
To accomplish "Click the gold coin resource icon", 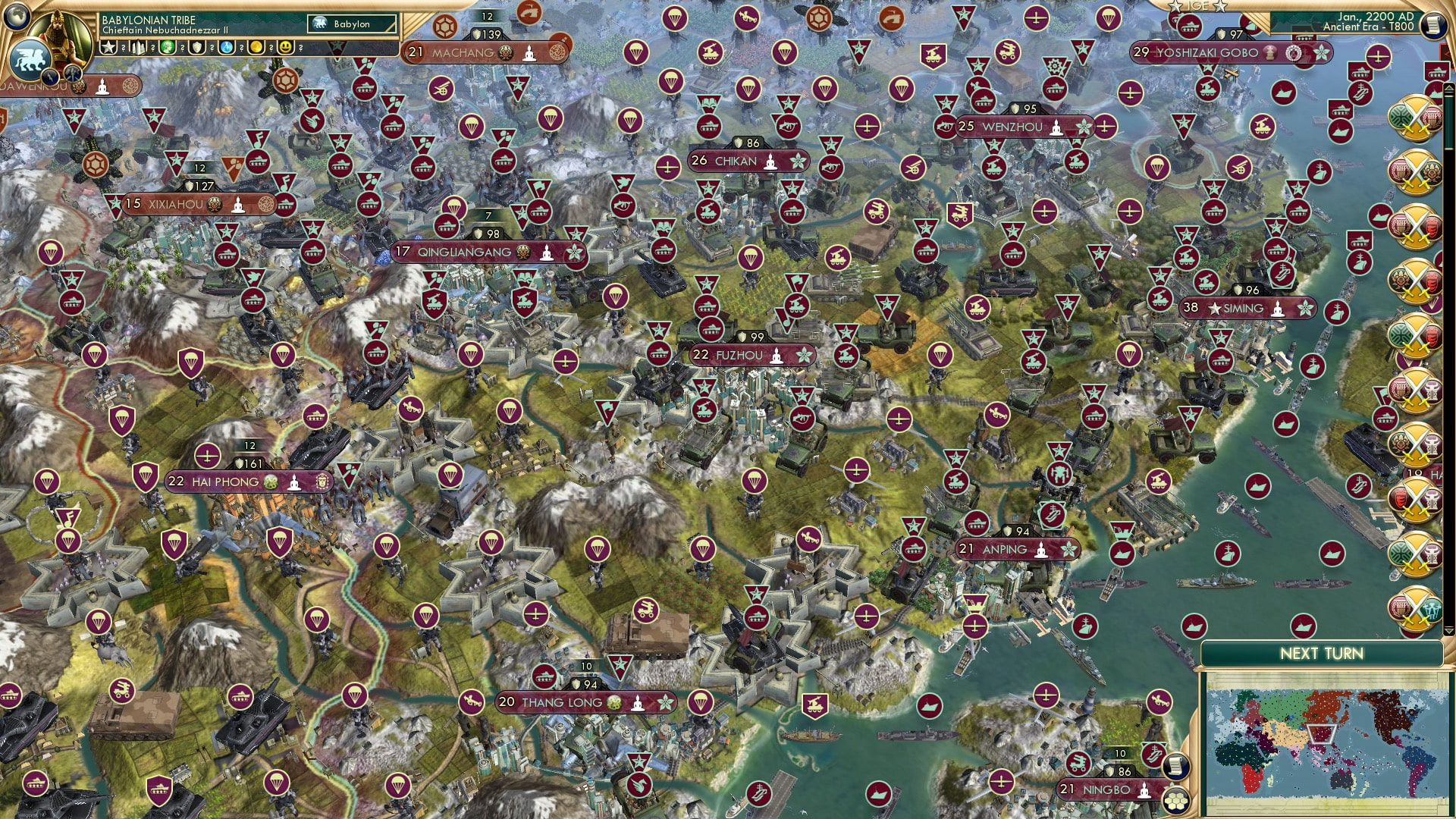I will click(257, 47).
